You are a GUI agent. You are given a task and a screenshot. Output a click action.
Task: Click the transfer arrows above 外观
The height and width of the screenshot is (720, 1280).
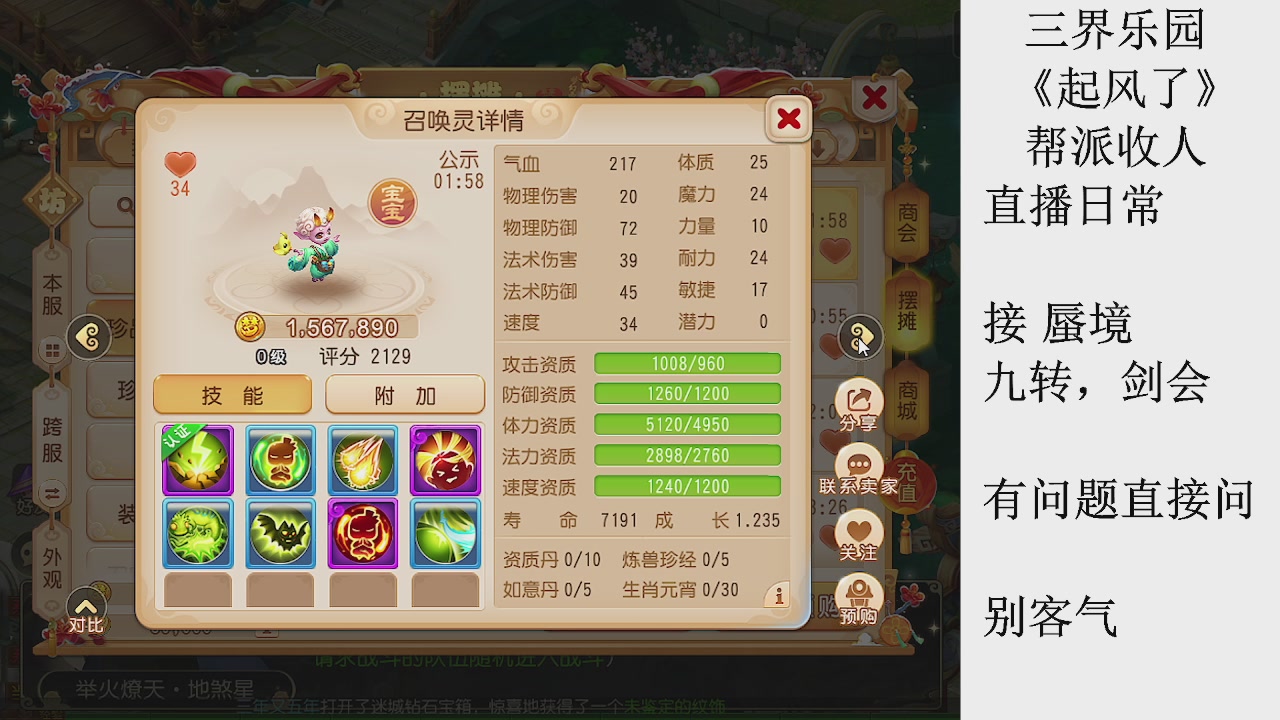pyautogui.click(x=51, y=492)
